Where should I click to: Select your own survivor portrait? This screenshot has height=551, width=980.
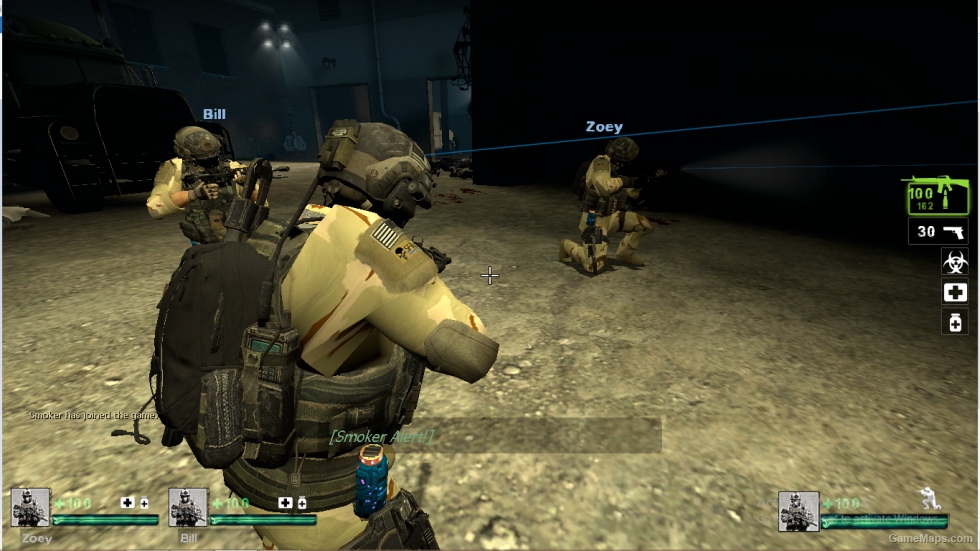pyautogui.click(x=798, y=510)
